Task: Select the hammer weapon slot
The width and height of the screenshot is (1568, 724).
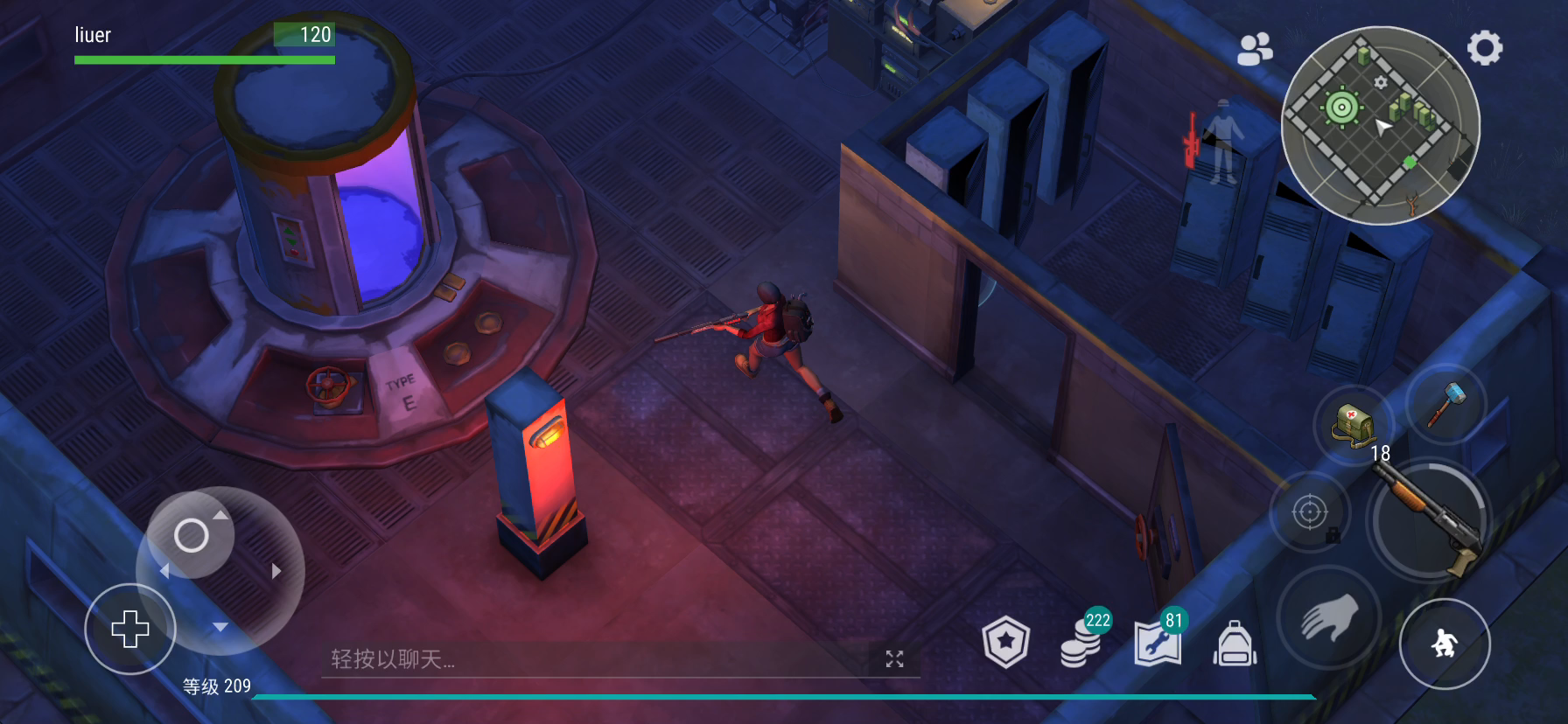Action: tap(1445, 405)
